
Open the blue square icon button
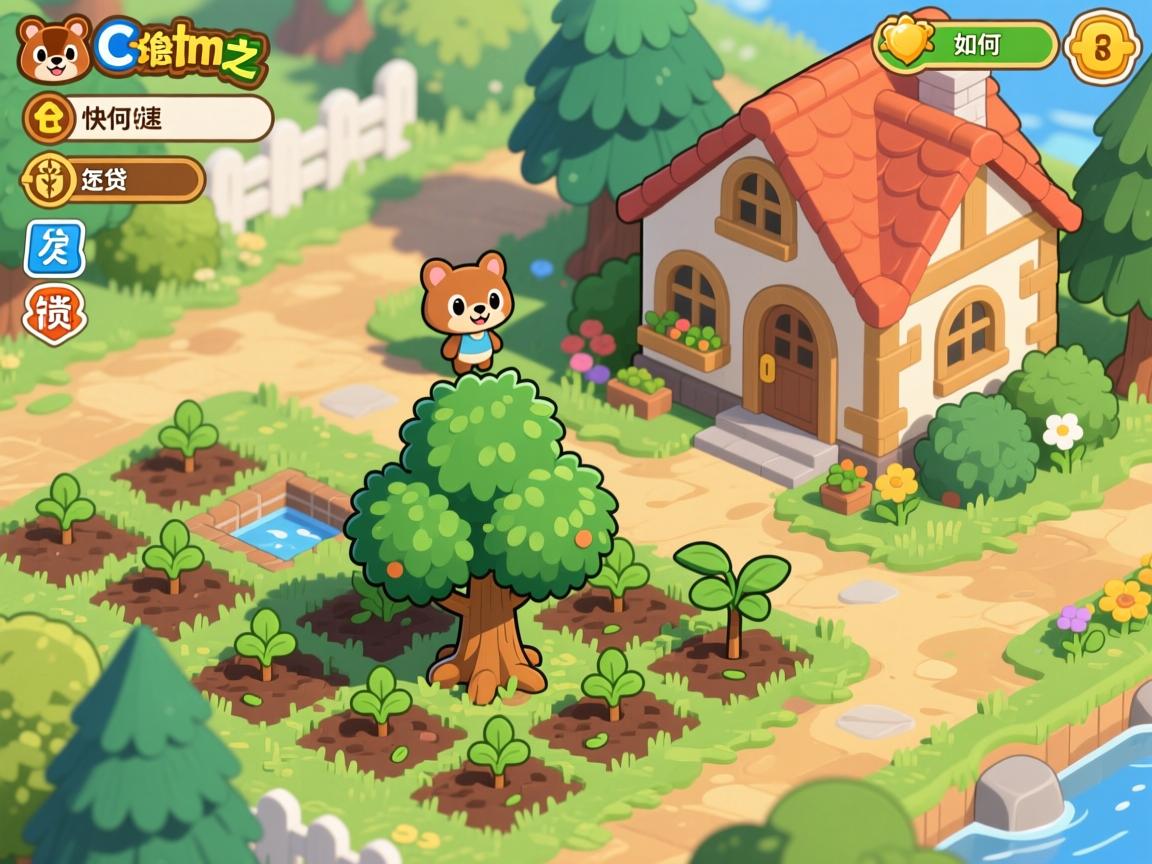(x=54, y=248)
